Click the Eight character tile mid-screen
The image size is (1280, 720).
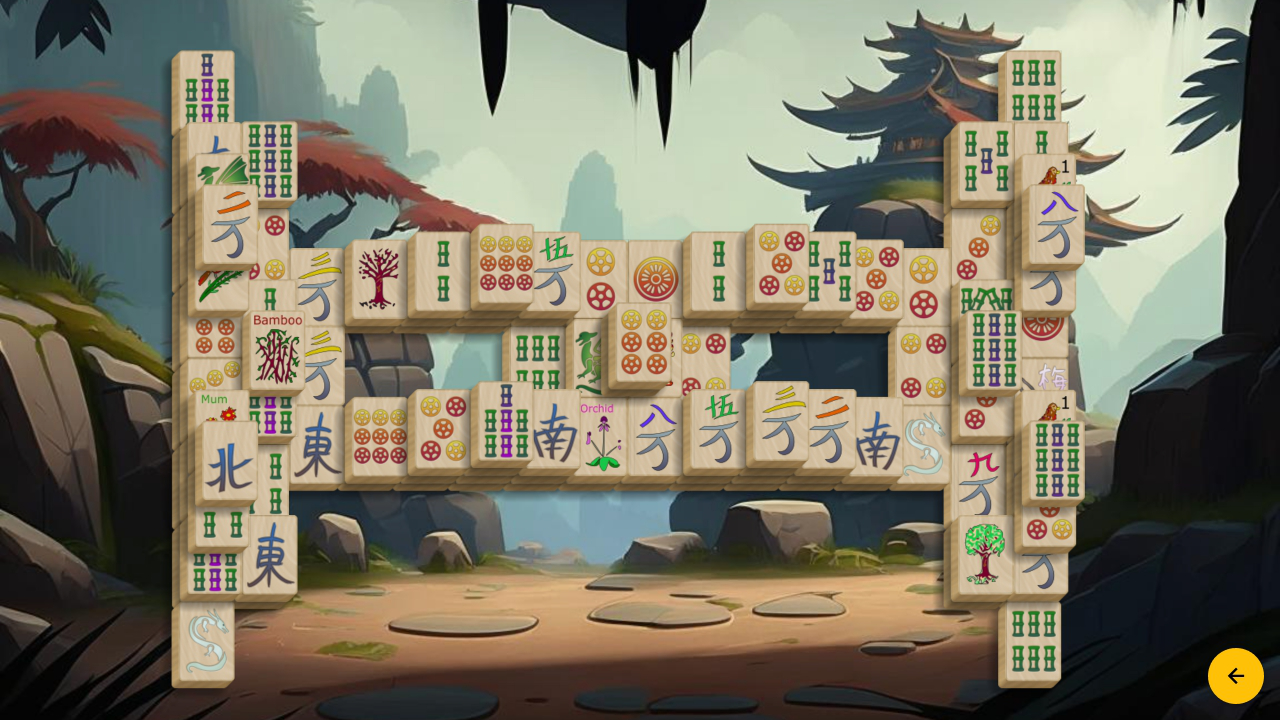(x=657, y=435)
